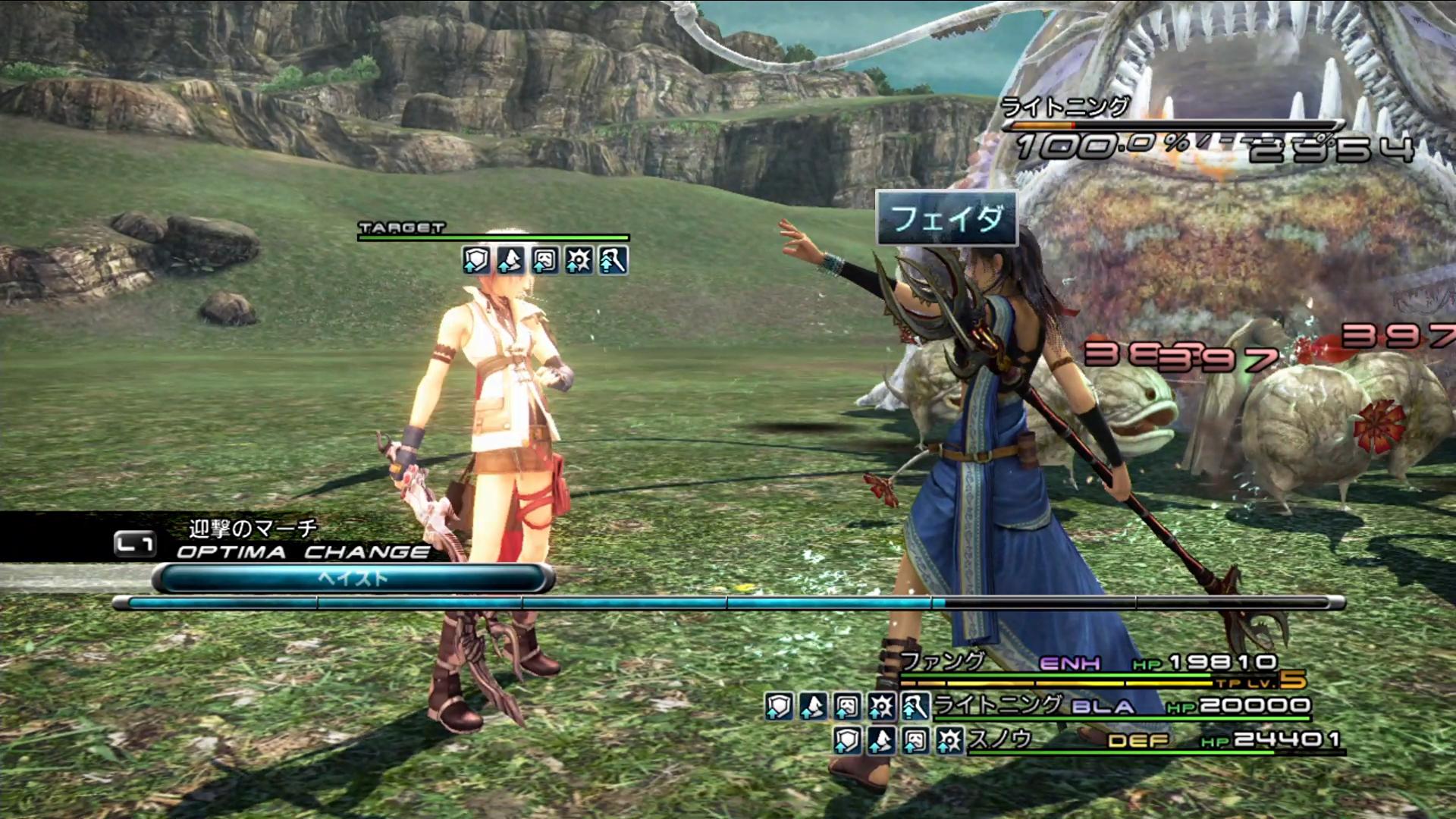The height and width of the screenshot is (819, 1456).
Task: Click the mask buff icon beside スノウ
Action: coord(915,740)
